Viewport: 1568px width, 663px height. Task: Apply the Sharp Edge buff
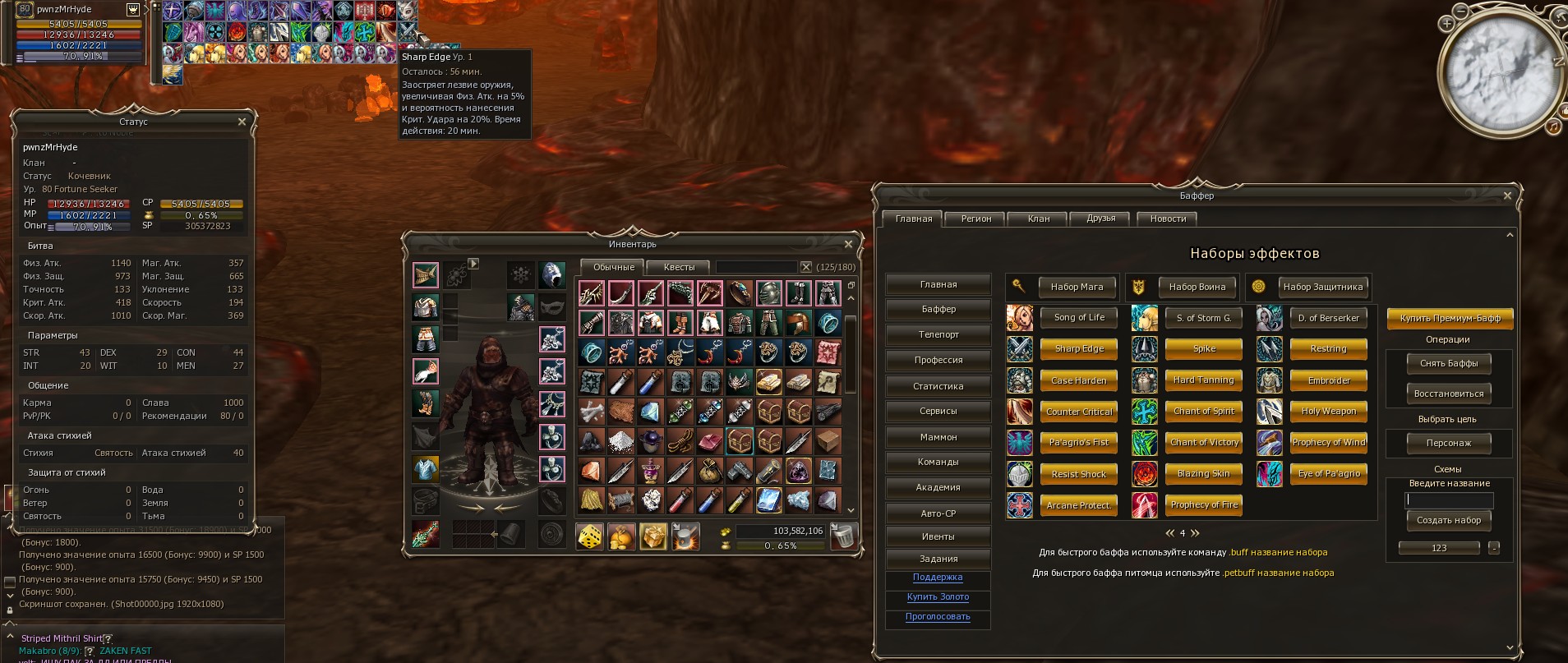click(1079, 348)
